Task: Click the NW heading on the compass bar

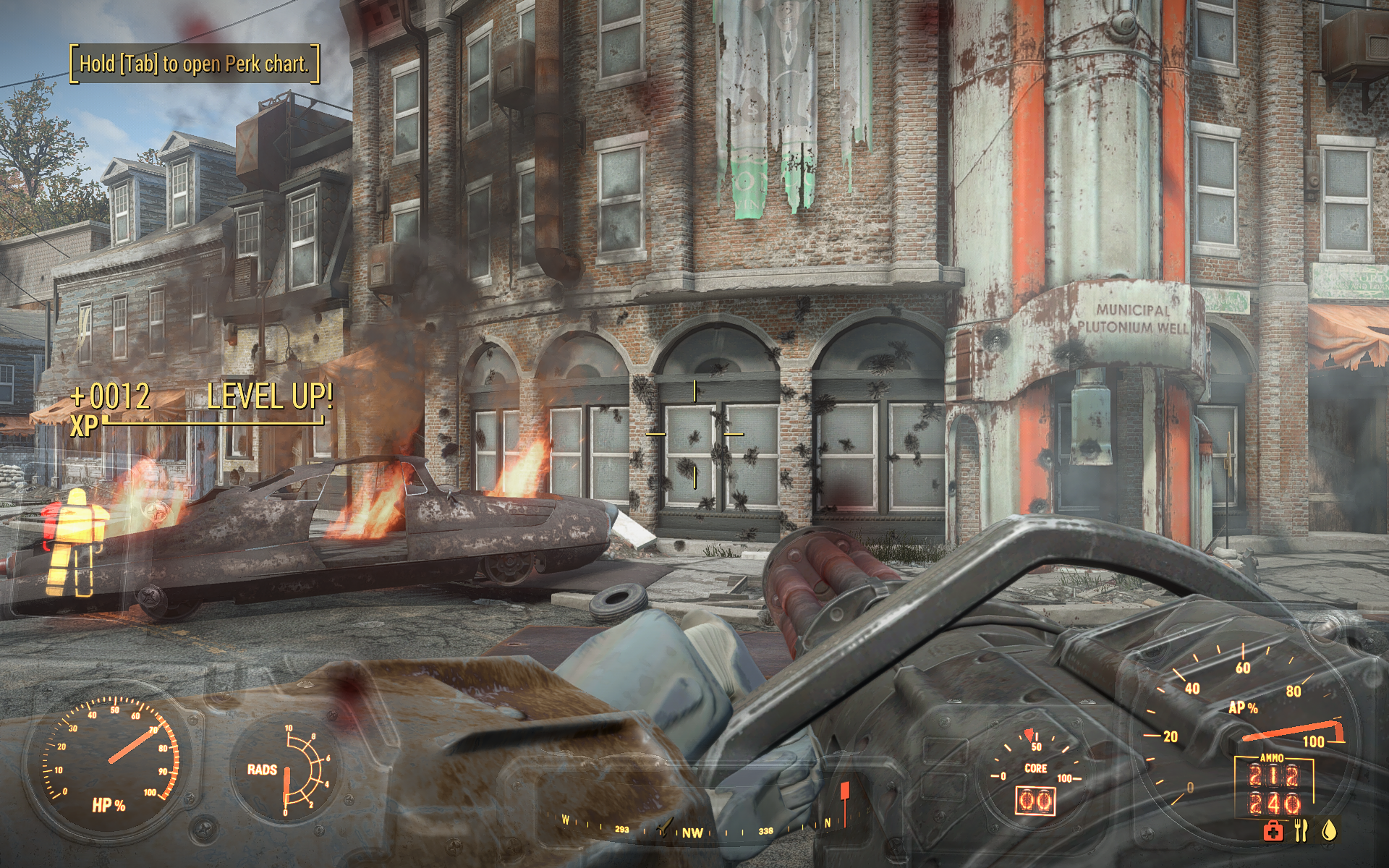Action: click(692, 833)
